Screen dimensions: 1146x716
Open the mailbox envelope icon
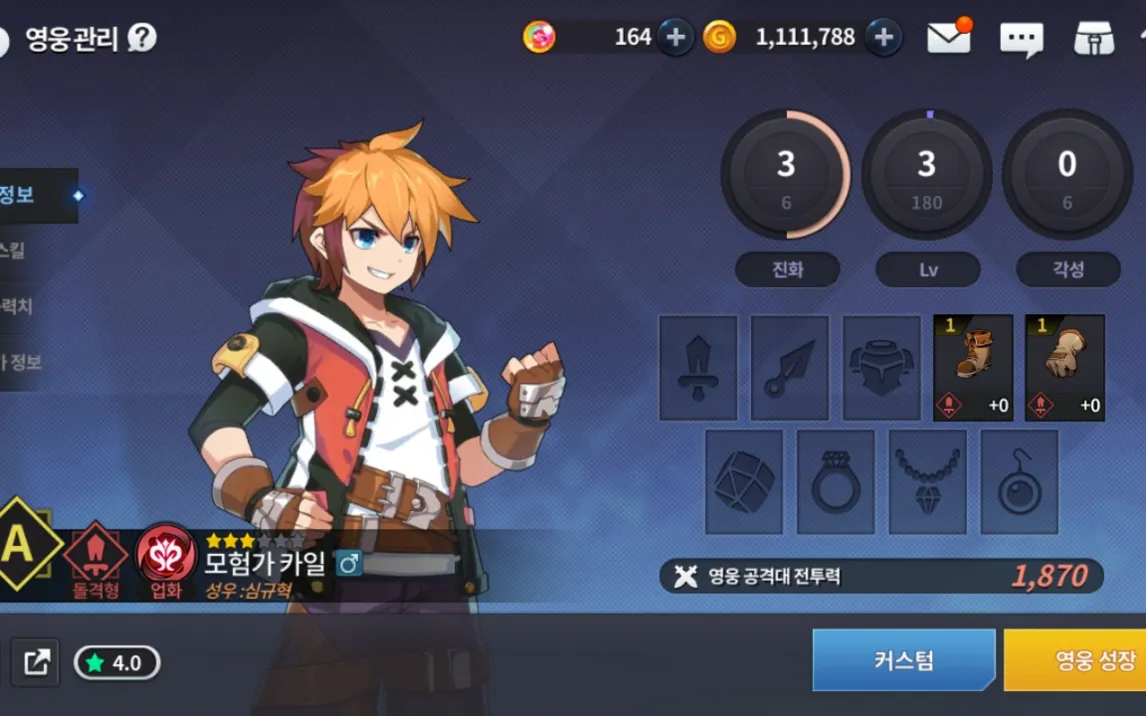pos(948,38)
